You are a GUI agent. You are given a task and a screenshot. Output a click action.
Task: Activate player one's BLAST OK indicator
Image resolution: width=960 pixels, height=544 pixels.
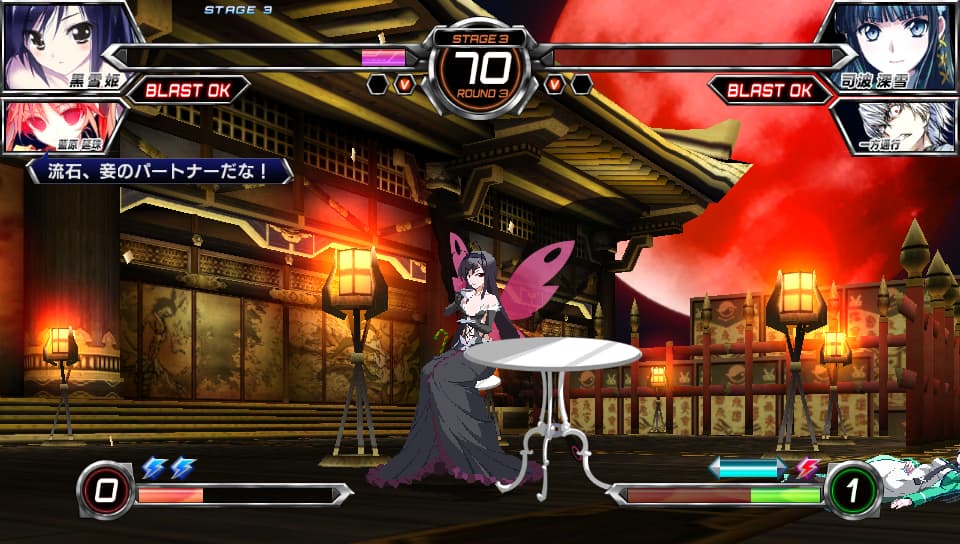pyautogui.click(x=188, y=90)
